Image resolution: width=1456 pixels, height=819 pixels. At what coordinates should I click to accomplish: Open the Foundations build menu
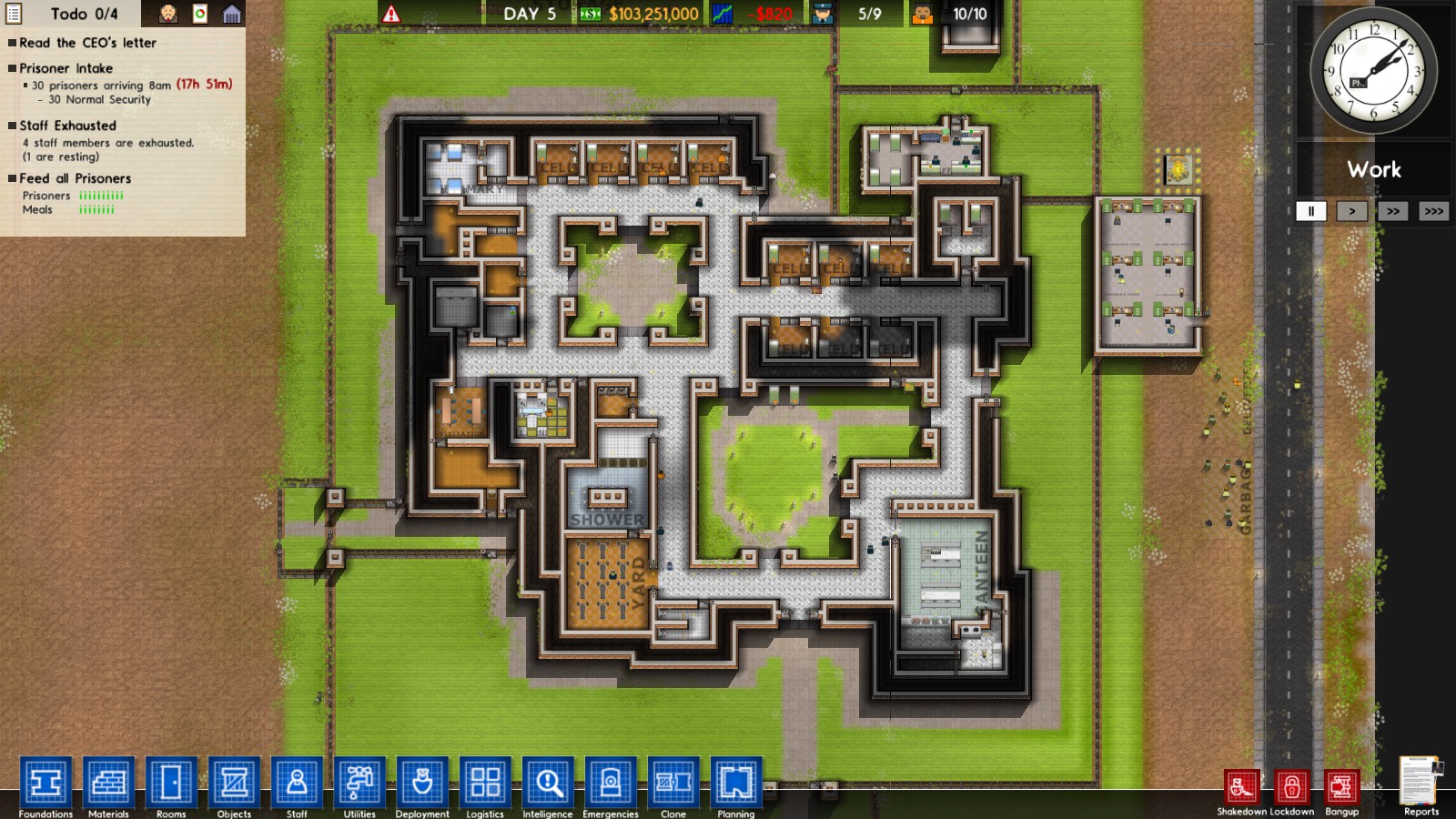click(45, 781)
